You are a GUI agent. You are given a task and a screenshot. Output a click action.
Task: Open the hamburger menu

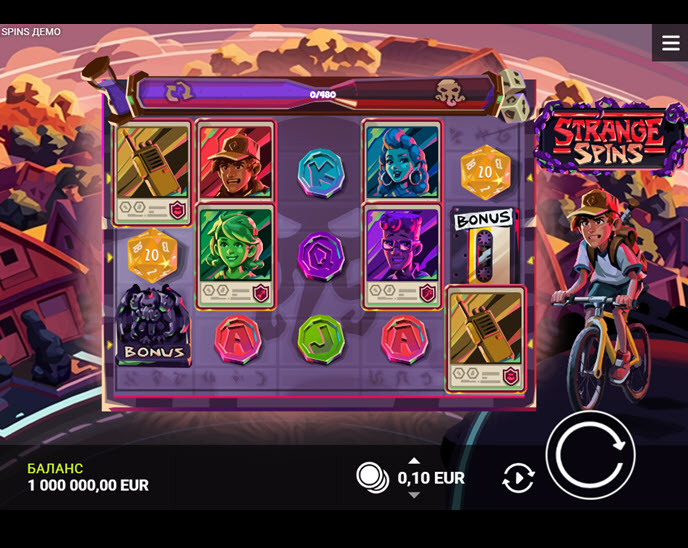point(670,43)
